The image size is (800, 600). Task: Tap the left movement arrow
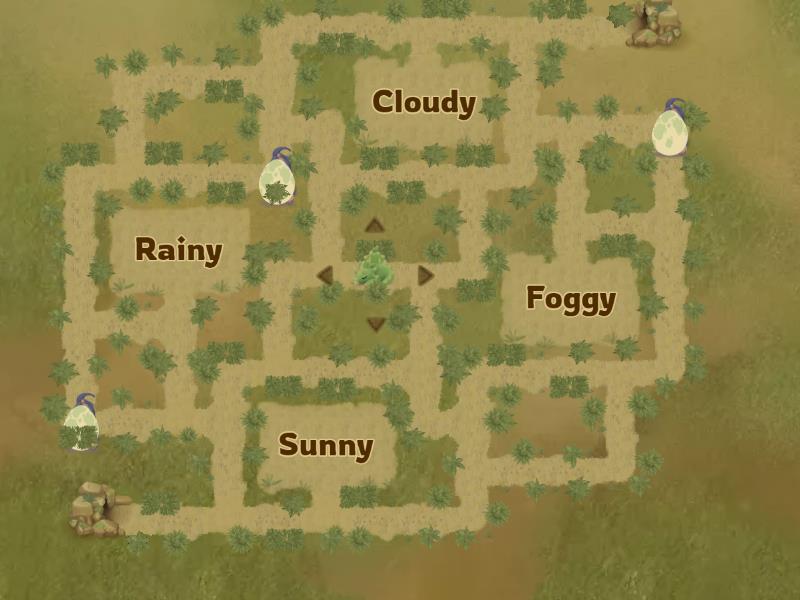[325, 275]
